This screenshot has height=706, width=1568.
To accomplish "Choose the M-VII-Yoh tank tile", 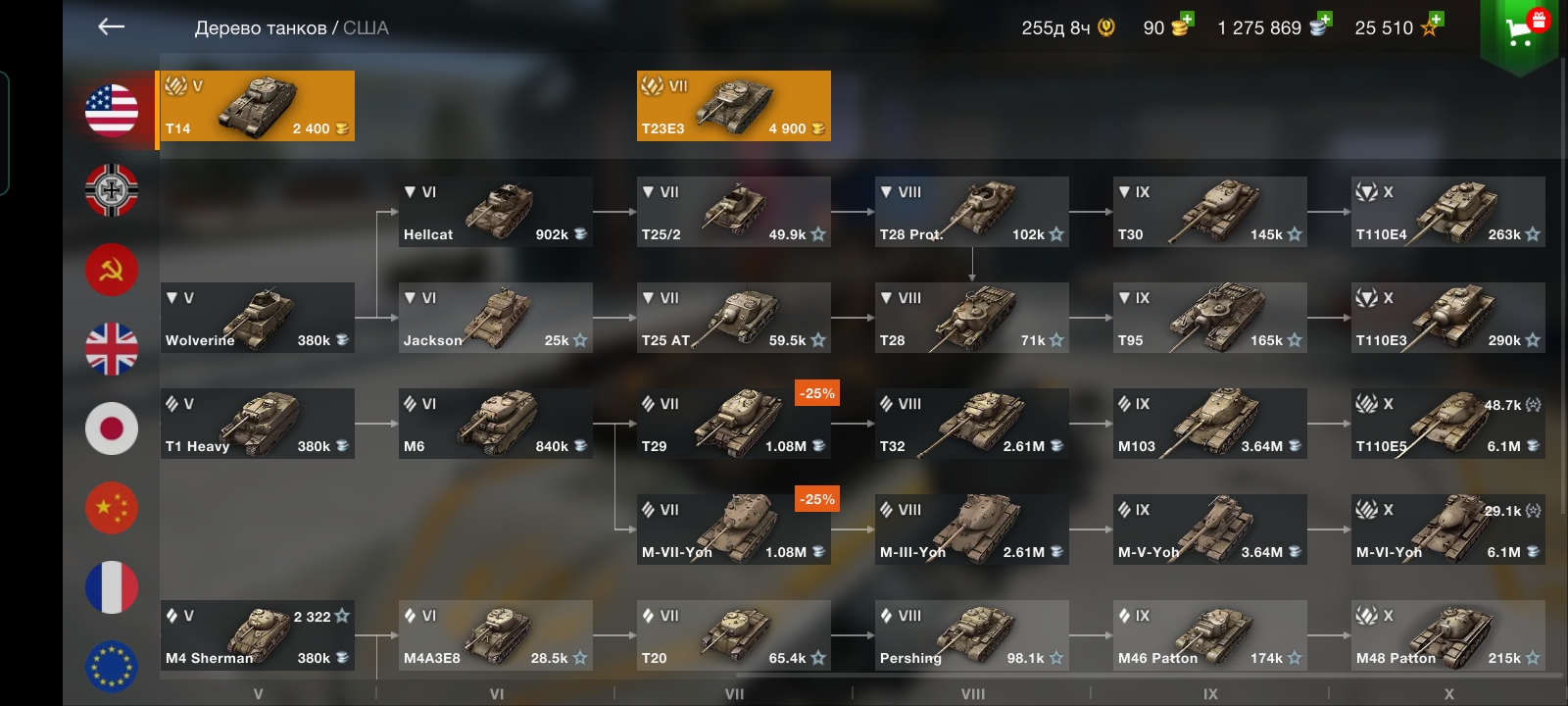I will 733,529.
